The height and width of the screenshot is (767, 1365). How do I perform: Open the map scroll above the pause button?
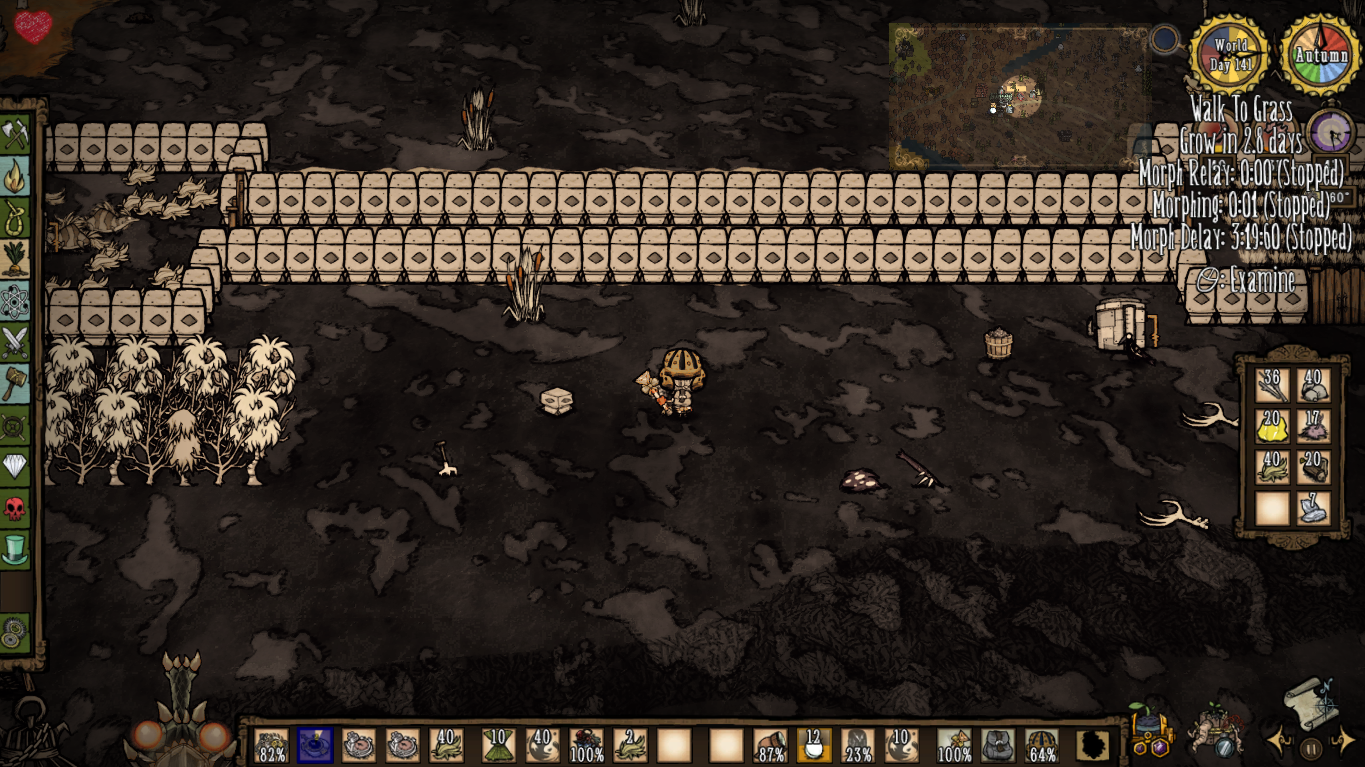tap(1311, 706)
